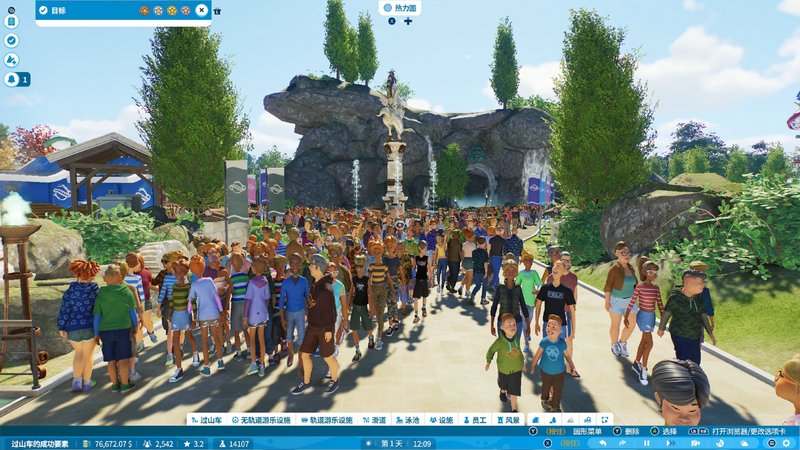Pause the game simulation

tap(647, 443)
